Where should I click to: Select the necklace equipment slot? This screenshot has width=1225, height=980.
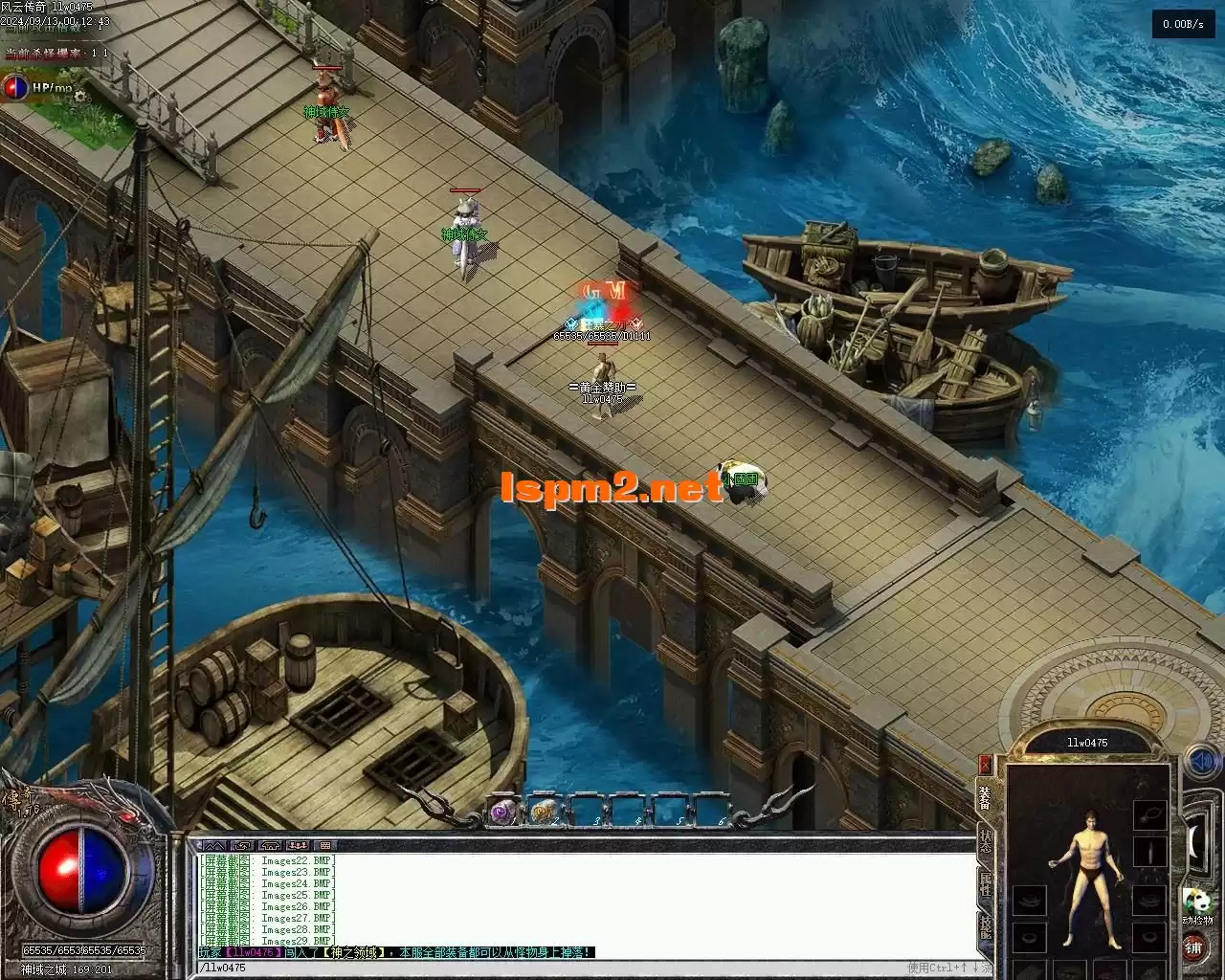pos(1149,814)
